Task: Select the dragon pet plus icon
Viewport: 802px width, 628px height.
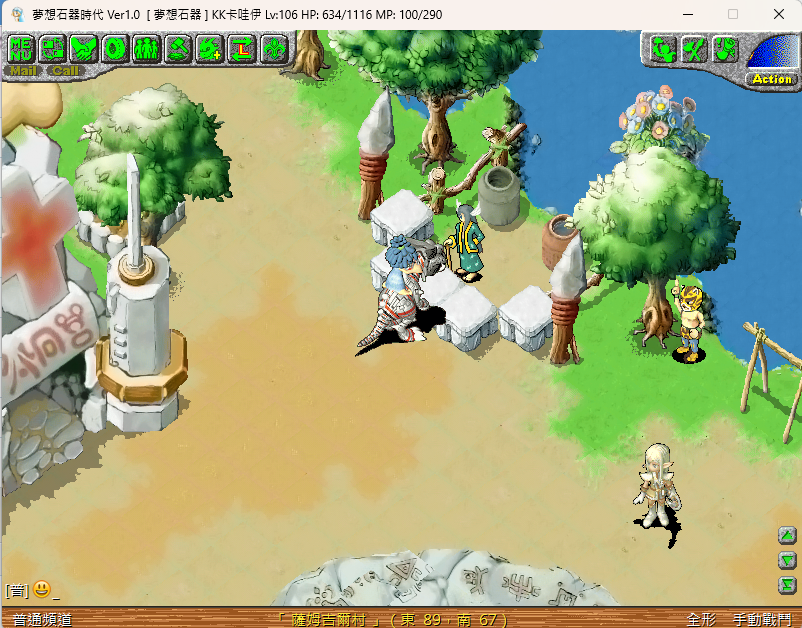Action: [209, 48]
